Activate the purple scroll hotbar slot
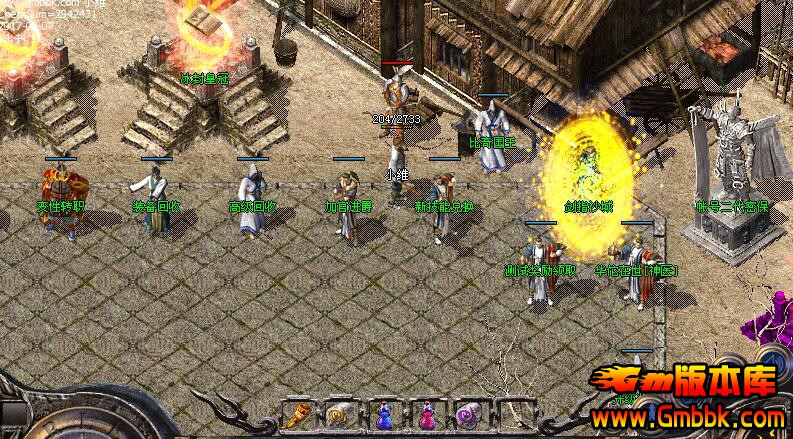The height and width of the screenshot is (439, 793). (x=468, y=414)
